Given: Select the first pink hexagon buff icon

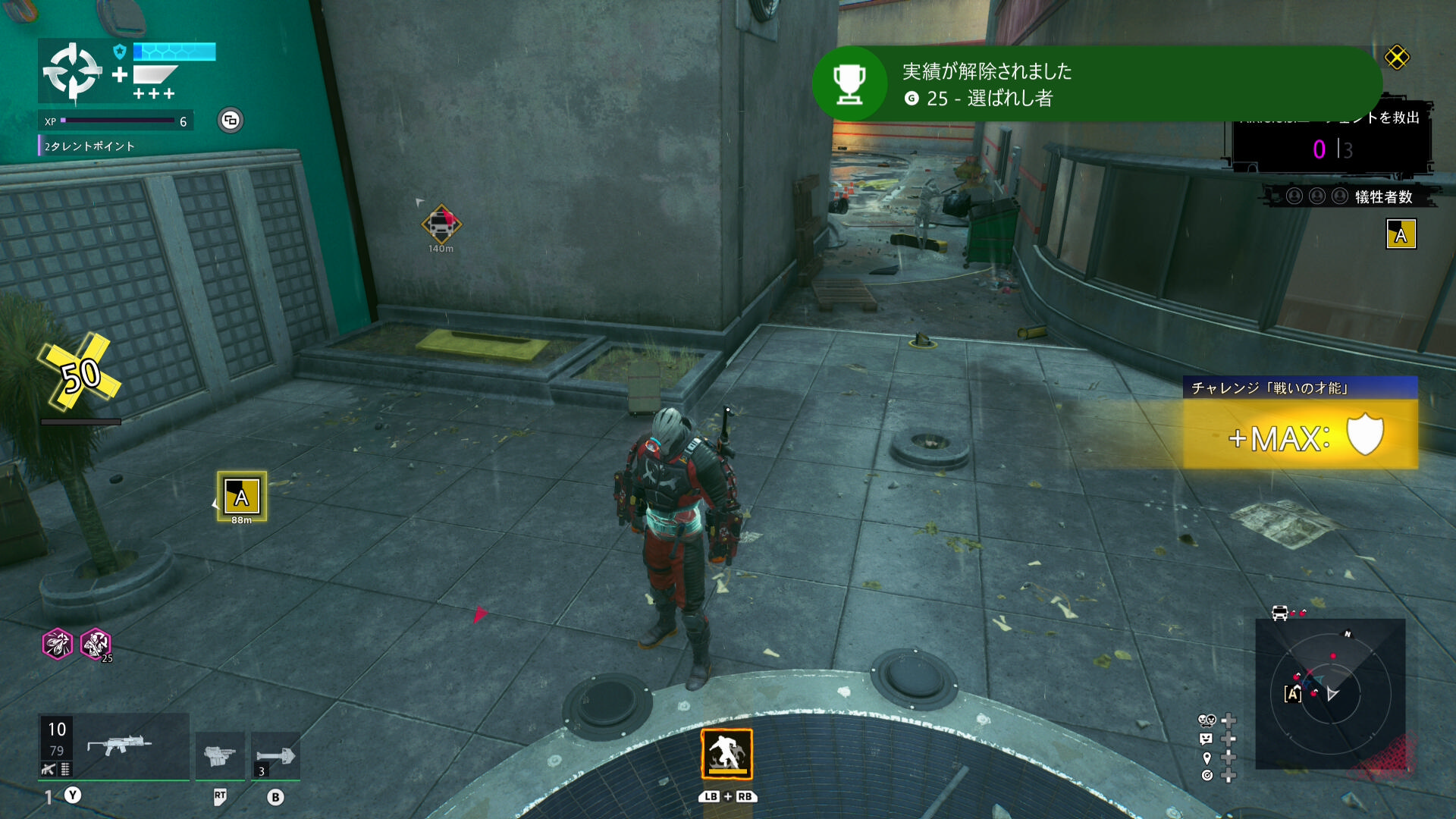Looking at the screenshot, I should pos(58,644).
